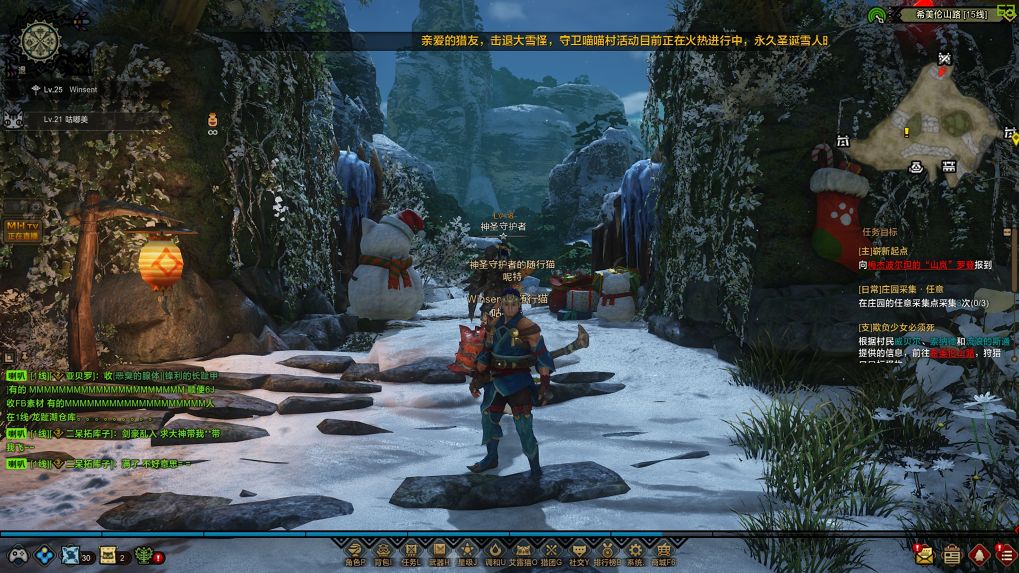Click the green radar signal icon
1019x573 pixels.
coord(876,15)
